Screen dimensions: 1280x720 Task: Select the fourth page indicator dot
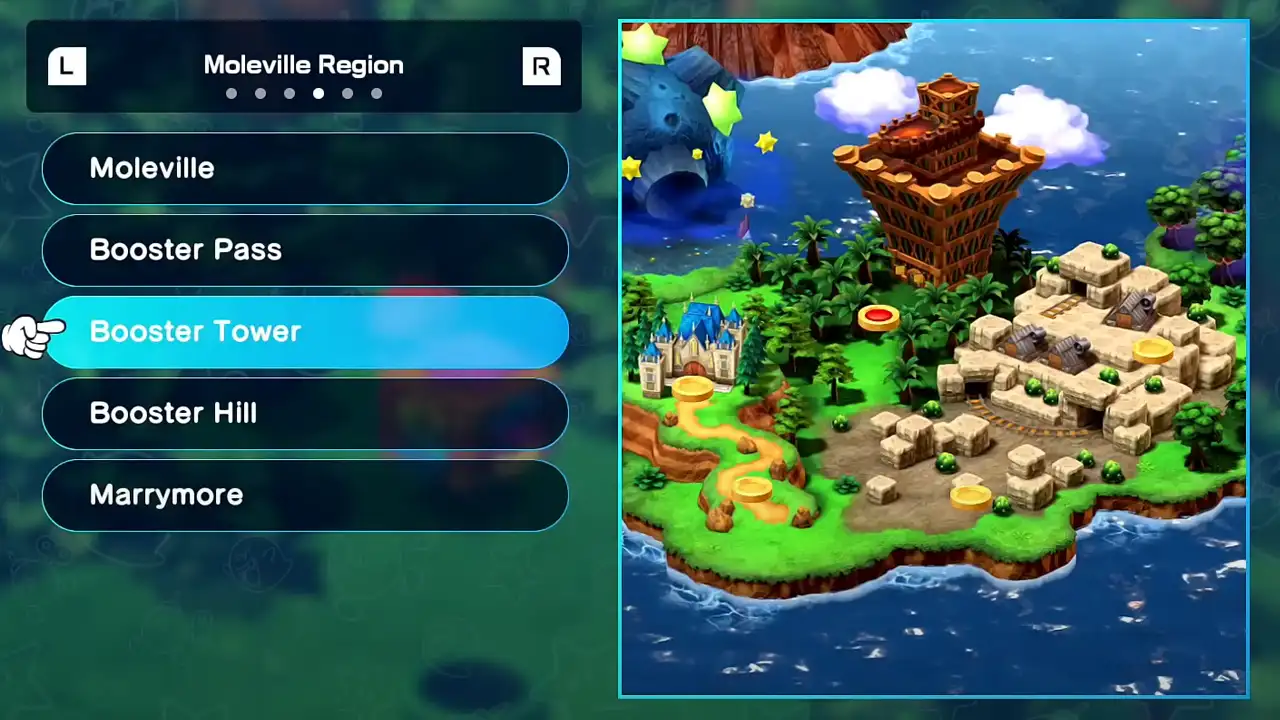point(318,93)
